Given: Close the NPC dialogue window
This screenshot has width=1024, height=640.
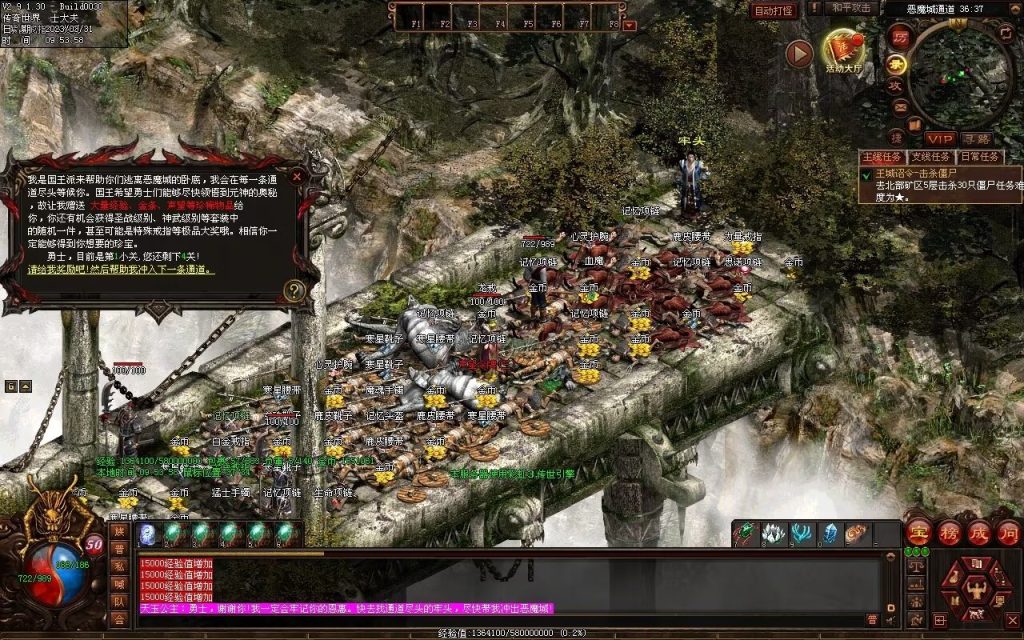Looking at the screenshot, I should pos(296,176).
